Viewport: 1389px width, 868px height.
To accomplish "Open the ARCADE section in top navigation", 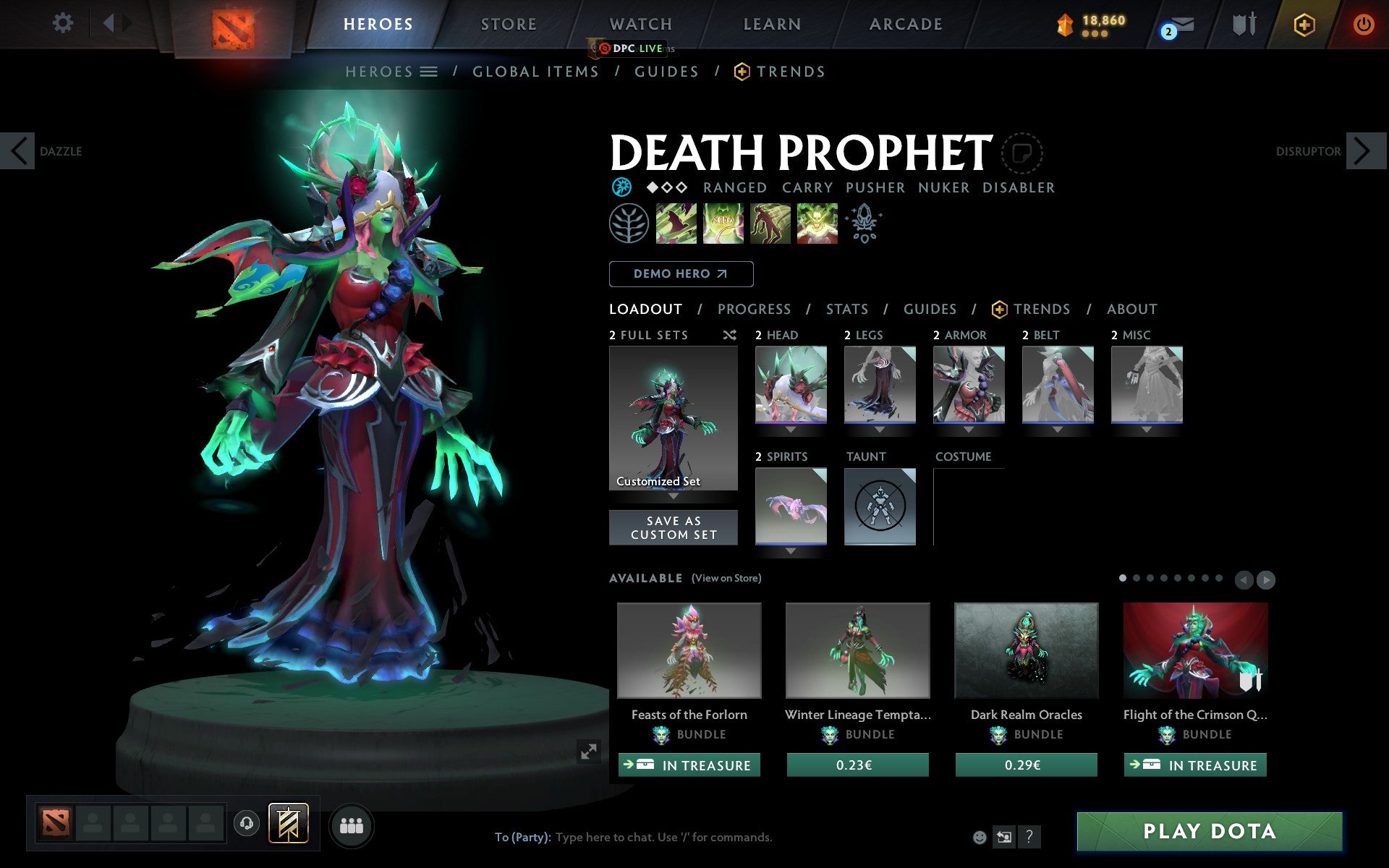I will [905, 23].
